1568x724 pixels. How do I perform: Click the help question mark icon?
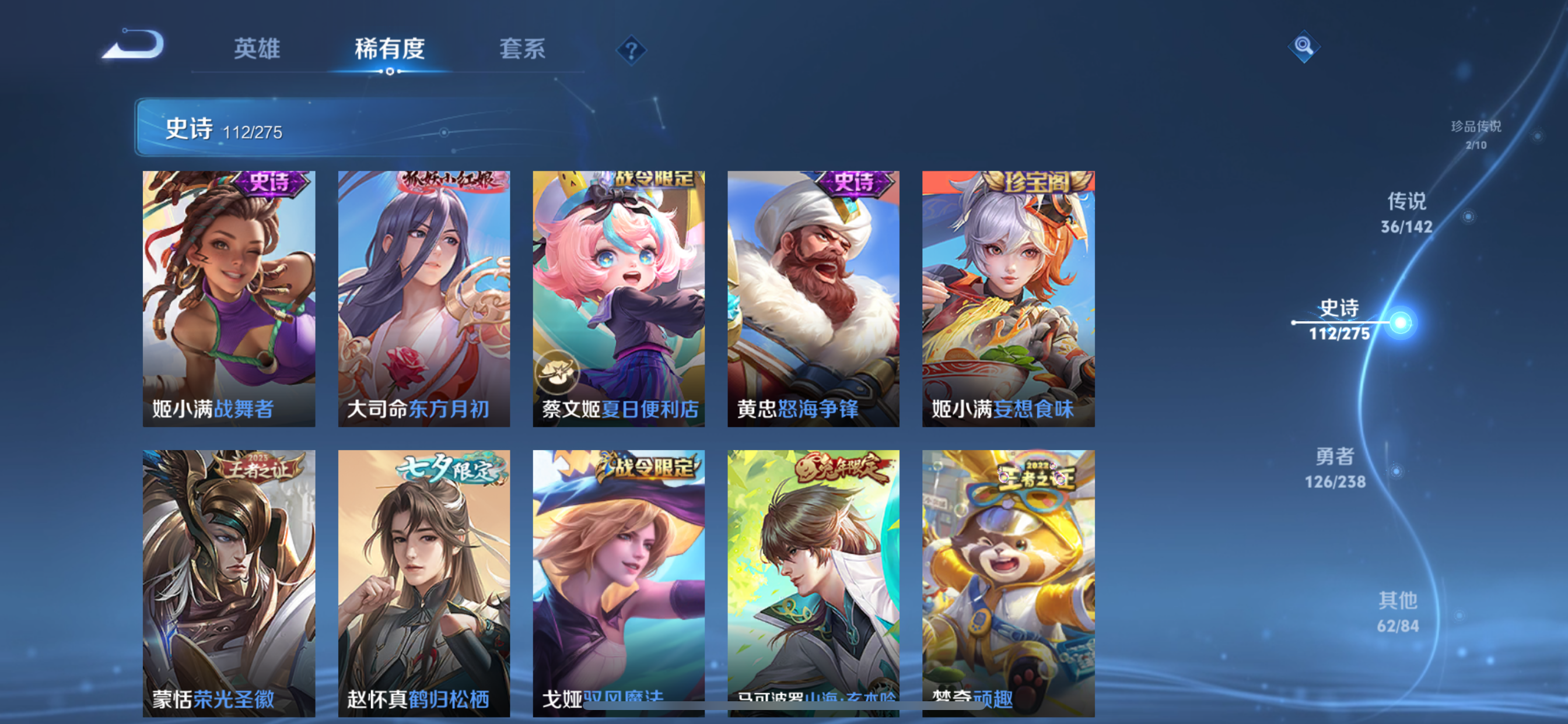coord(633,51)
